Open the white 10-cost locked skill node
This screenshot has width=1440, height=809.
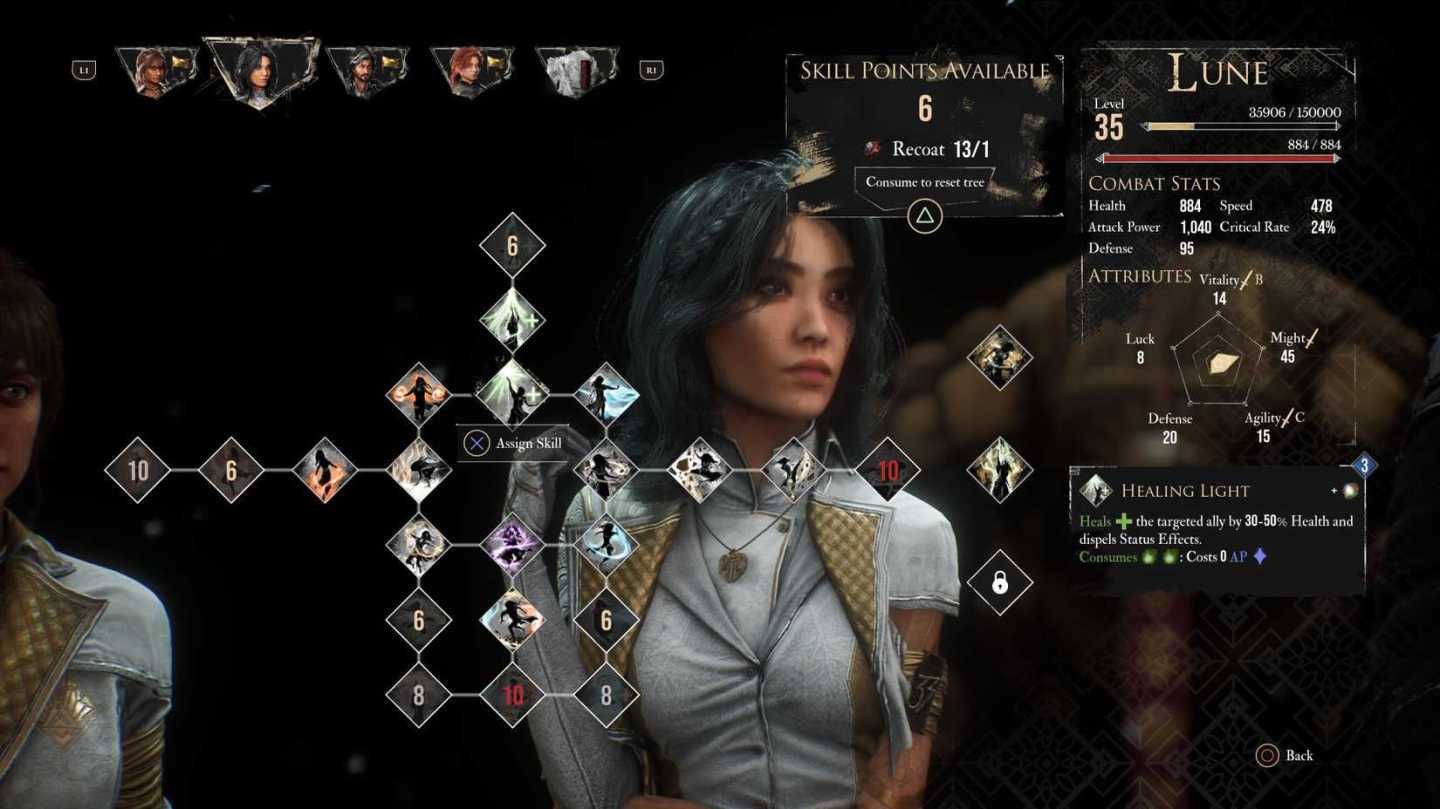pos(138,469)
